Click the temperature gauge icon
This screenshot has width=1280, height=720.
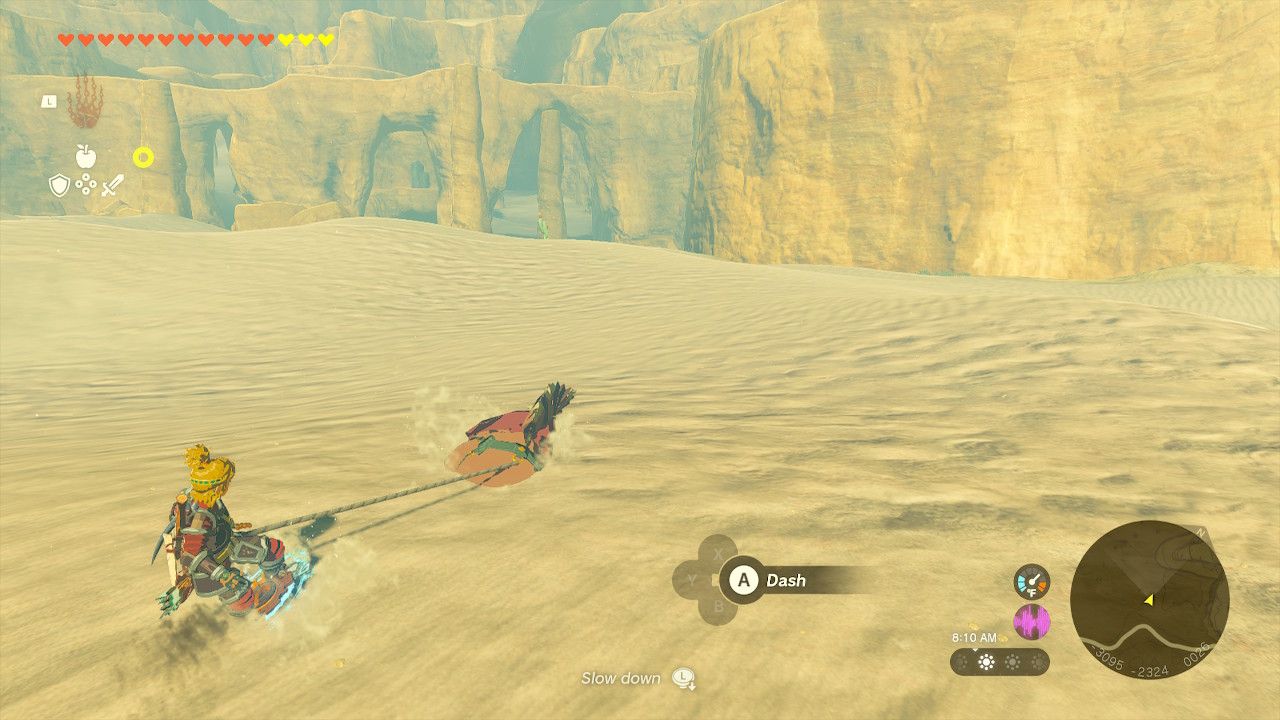coord(1032,582)
